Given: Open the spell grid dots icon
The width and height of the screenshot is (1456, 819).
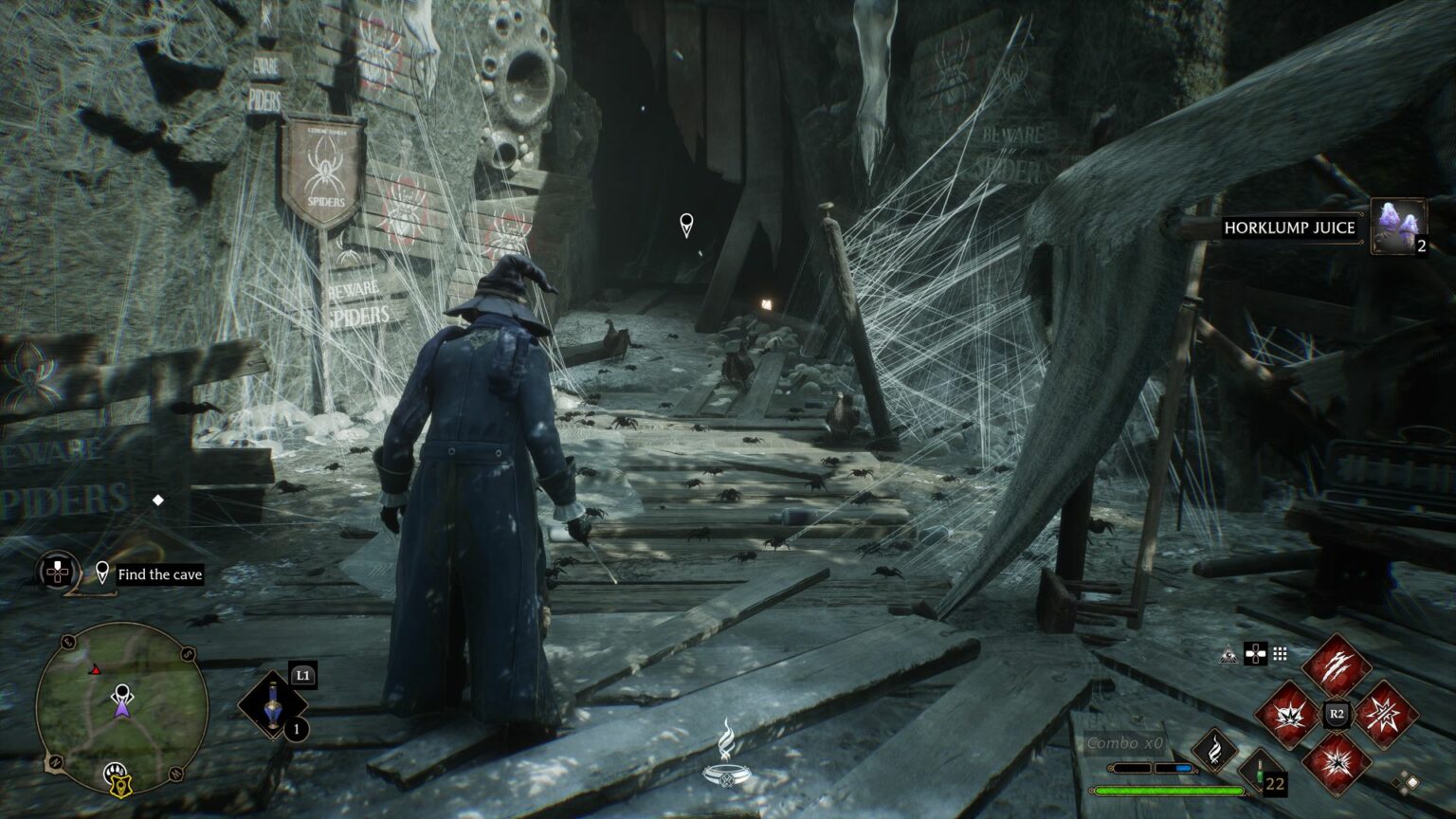Looking at the screenshot, I should click(1280, 654).
